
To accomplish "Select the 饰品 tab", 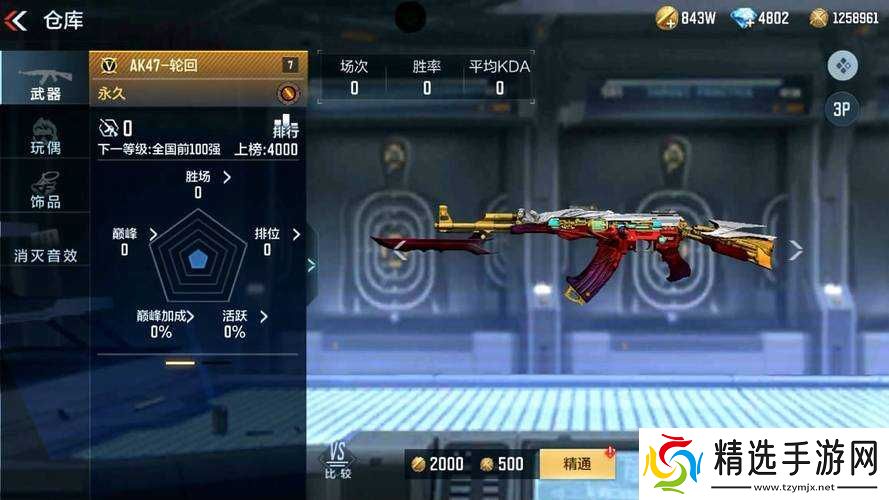I will pyautogui.click(x=45, y=190).
